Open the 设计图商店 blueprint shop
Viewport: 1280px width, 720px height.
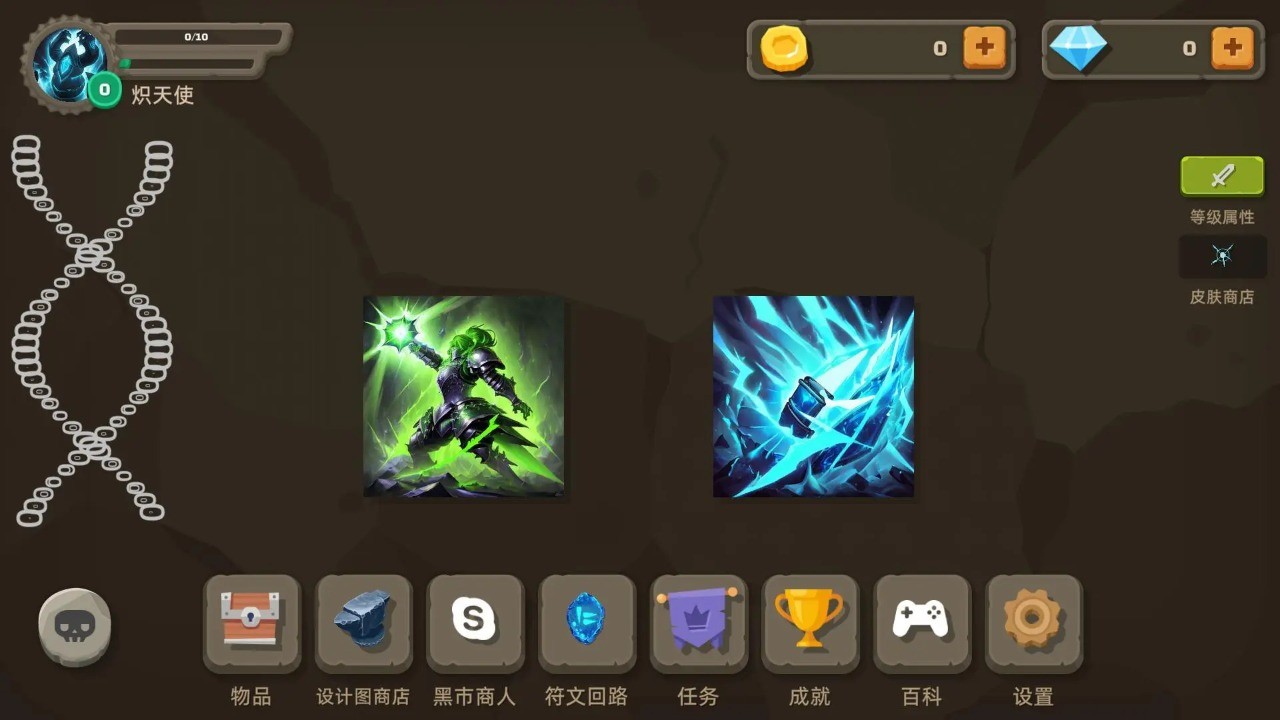coord(363,620)
